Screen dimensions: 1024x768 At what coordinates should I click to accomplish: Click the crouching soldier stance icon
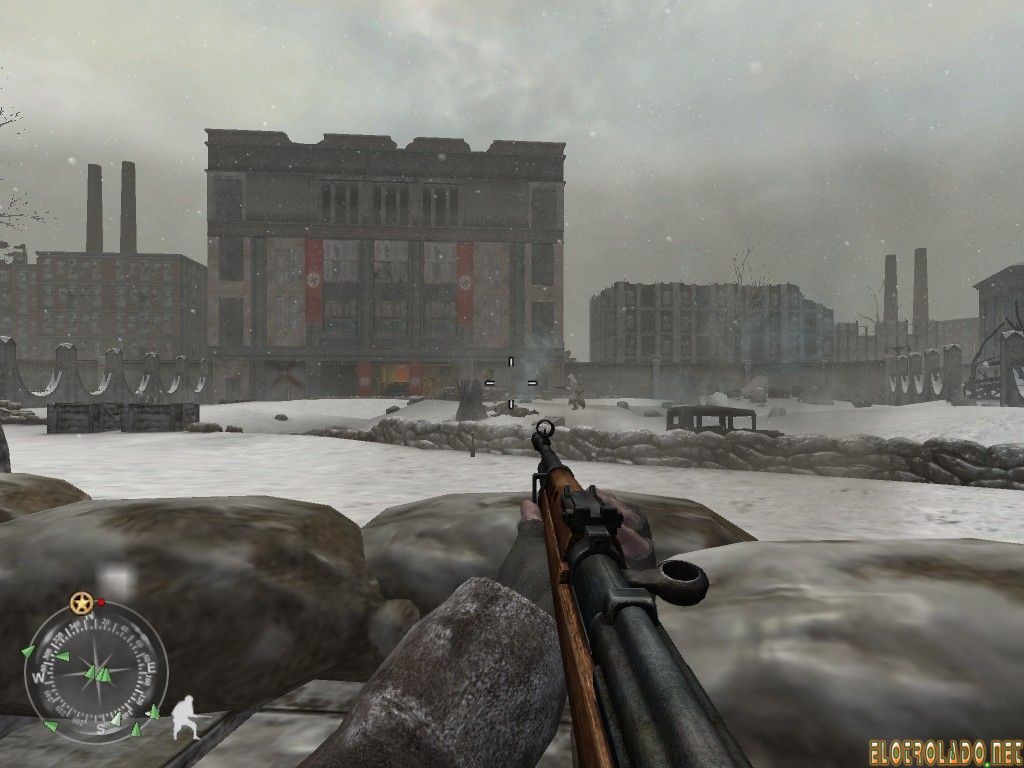[x=186, y=717]
